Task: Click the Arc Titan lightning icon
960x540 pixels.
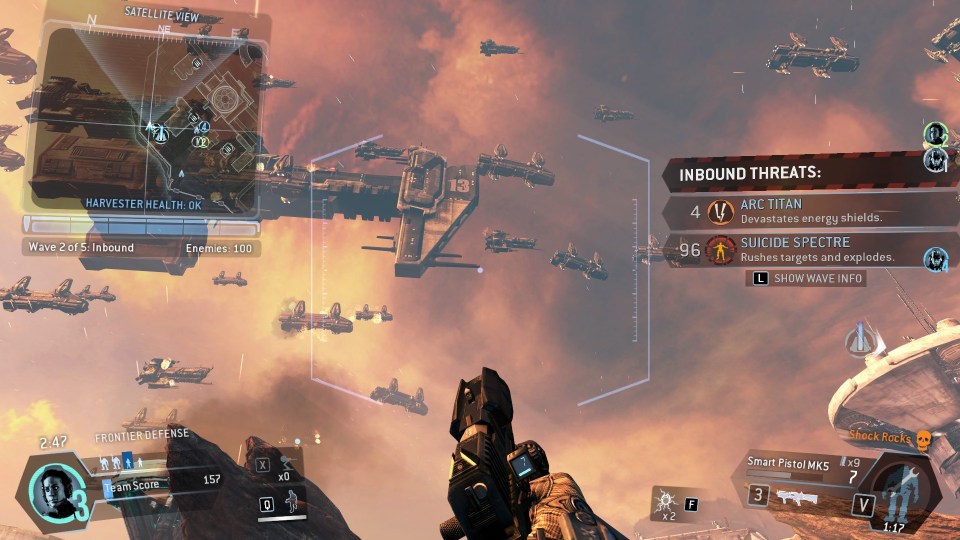Action: [719, 211]
